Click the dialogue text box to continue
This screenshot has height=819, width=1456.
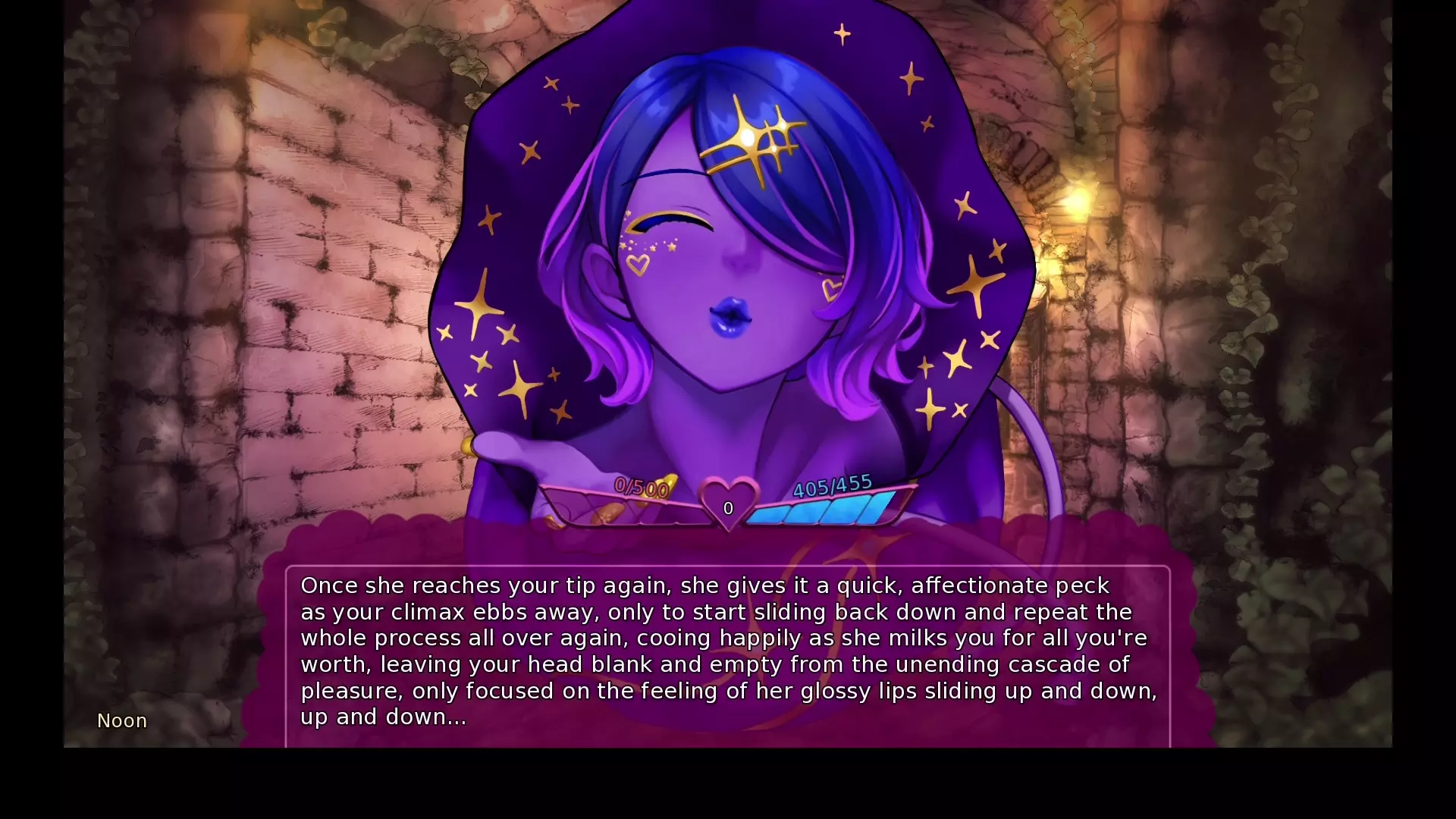click(728, 652)
